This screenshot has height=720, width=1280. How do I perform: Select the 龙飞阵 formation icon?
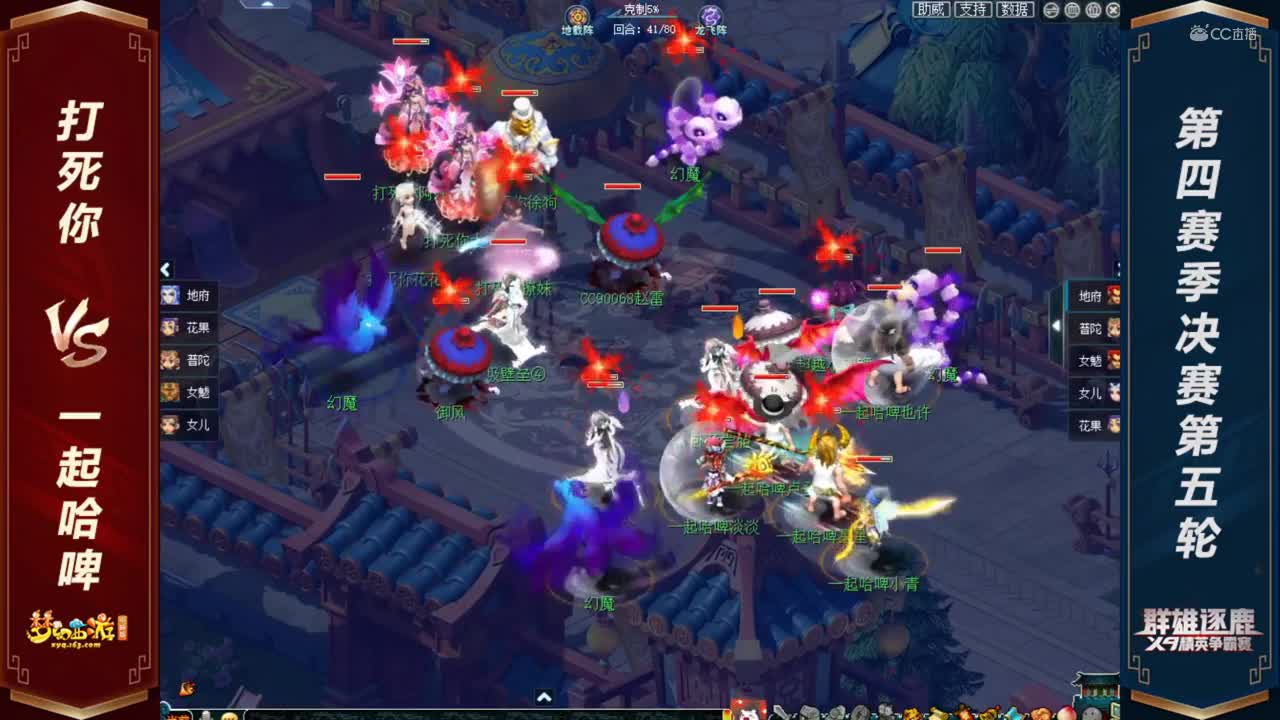point(712,14)
